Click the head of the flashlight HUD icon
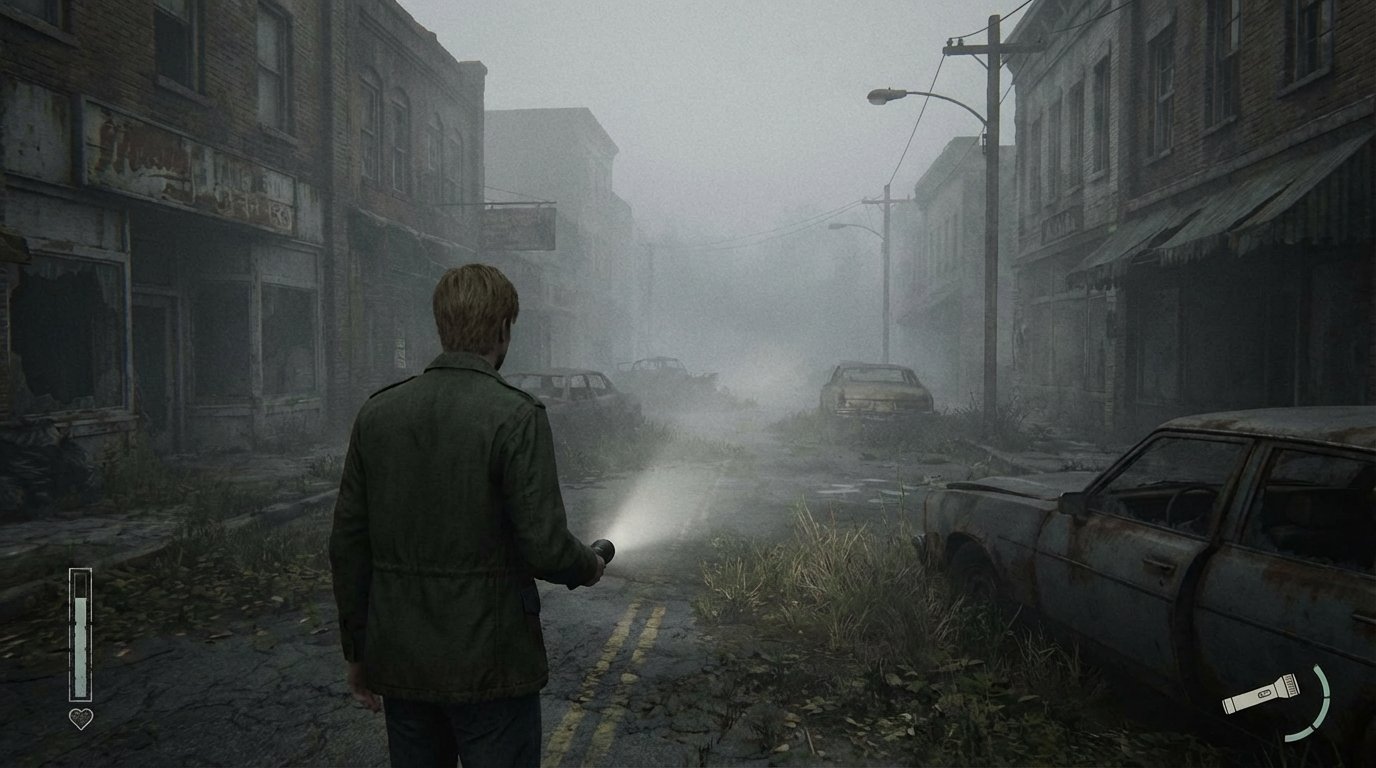This screenshot has width=1376, height=768. 1292,683
